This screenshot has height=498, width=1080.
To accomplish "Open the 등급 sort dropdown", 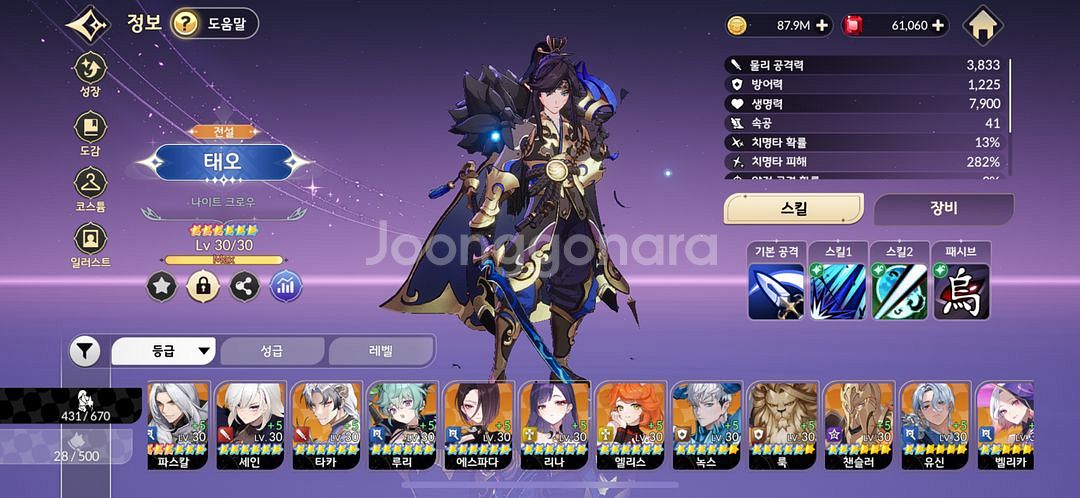I will point(164,351).
